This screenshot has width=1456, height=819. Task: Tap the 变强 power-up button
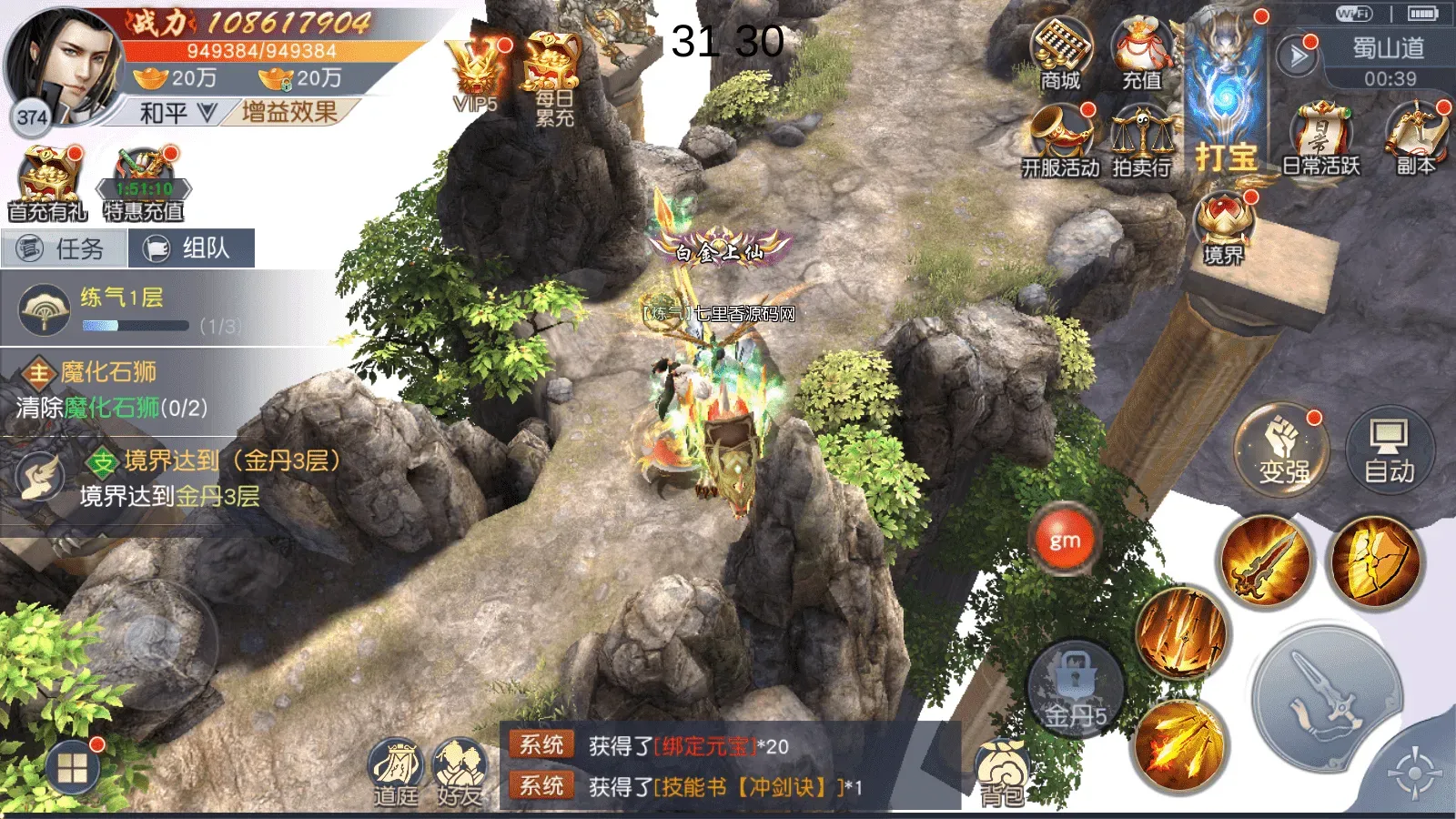[1282, 450]
